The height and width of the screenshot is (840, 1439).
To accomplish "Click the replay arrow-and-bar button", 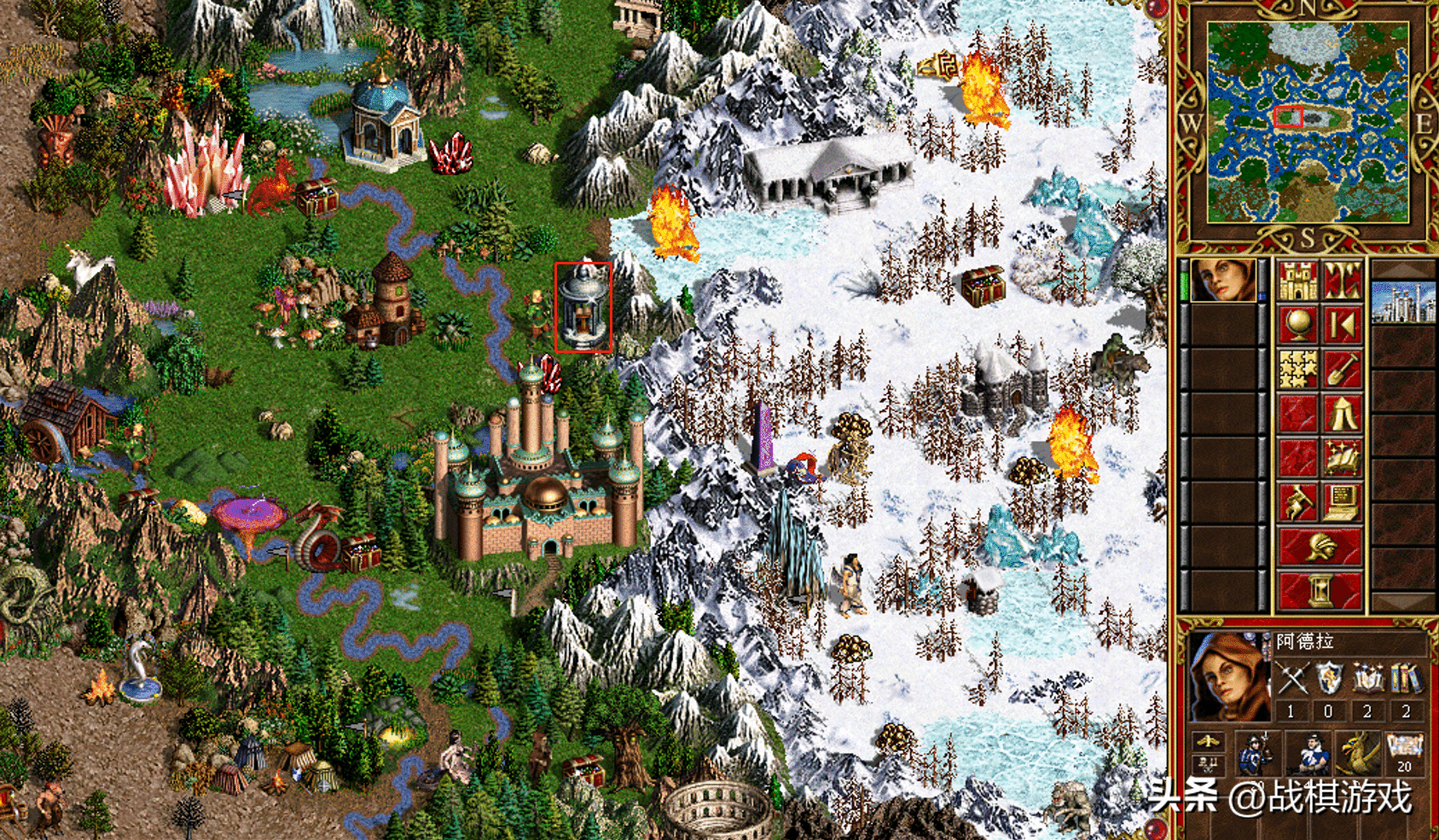I will [x=1342, y=325].
